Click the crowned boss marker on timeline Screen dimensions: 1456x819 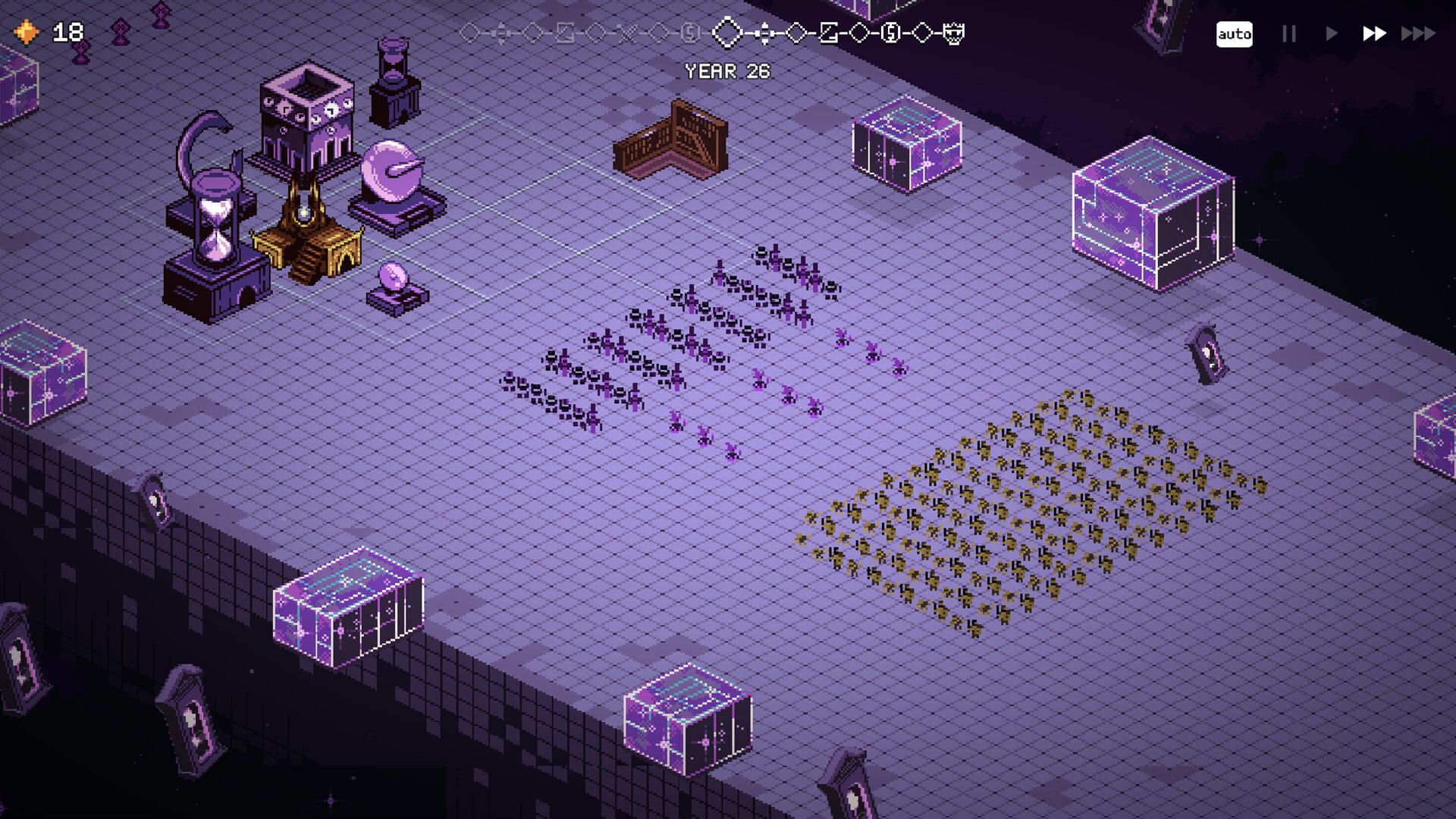pos(954,33)
